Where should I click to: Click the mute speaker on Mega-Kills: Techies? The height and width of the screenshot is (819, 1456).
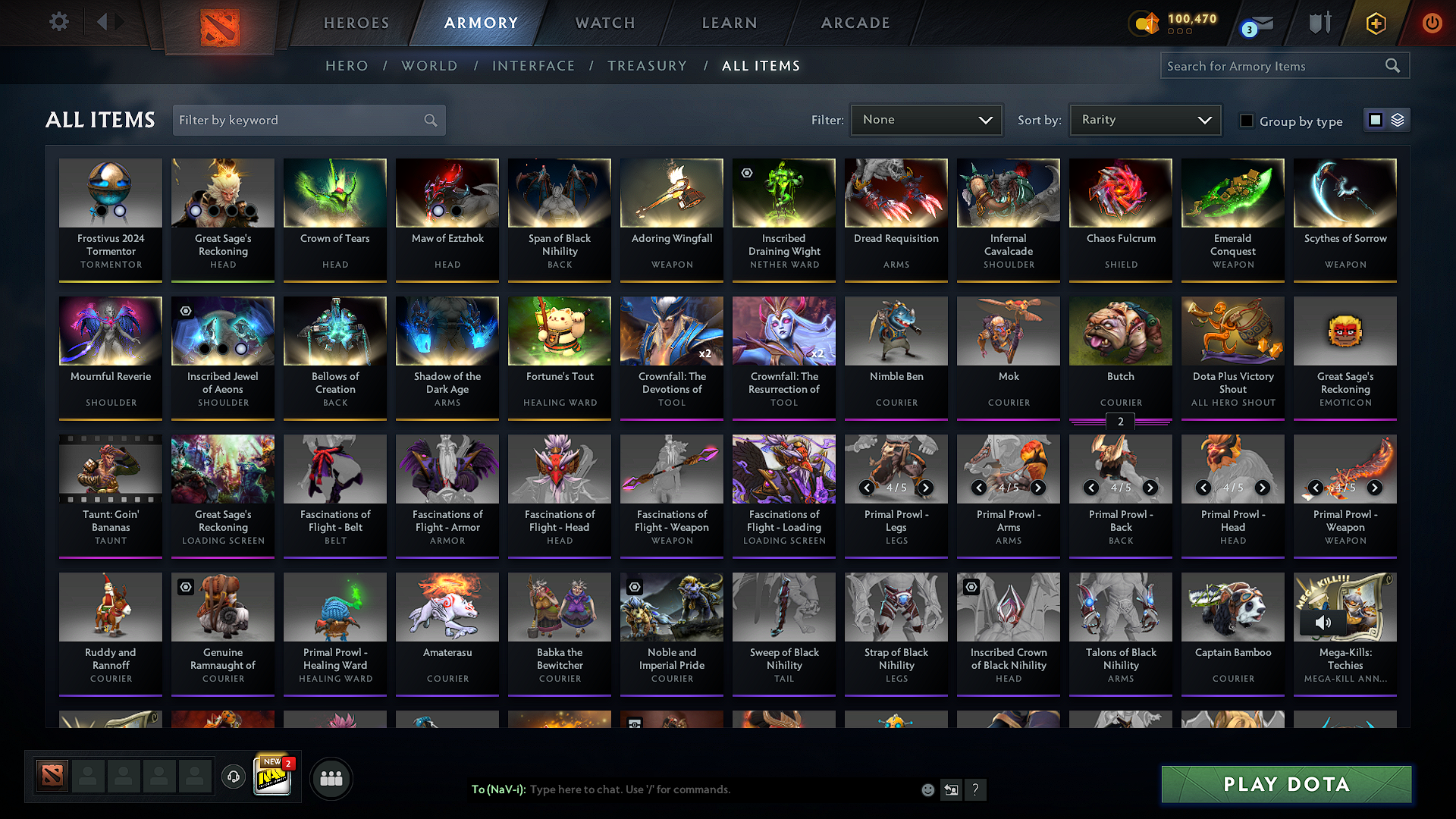coord(1324,622)
